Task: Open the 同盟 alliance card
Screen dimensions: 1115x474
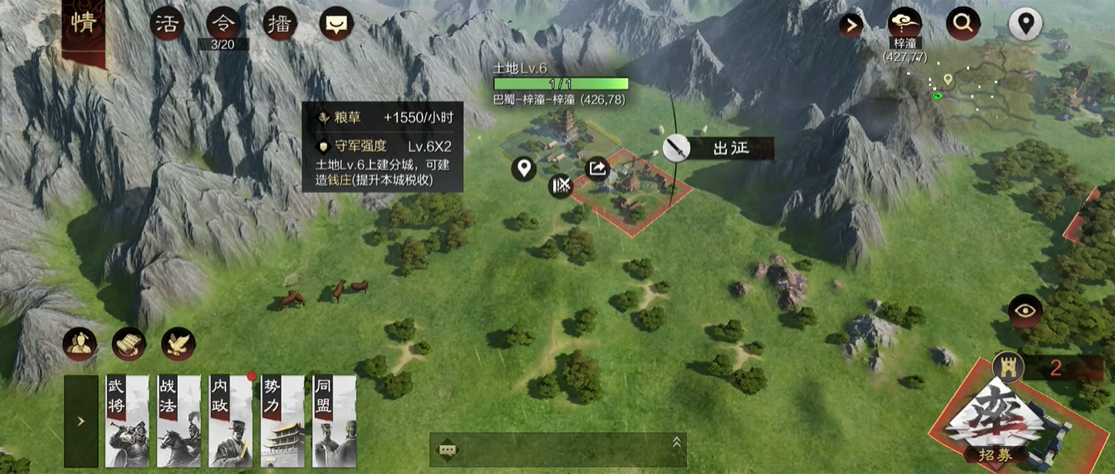Action: click(334, 421)
